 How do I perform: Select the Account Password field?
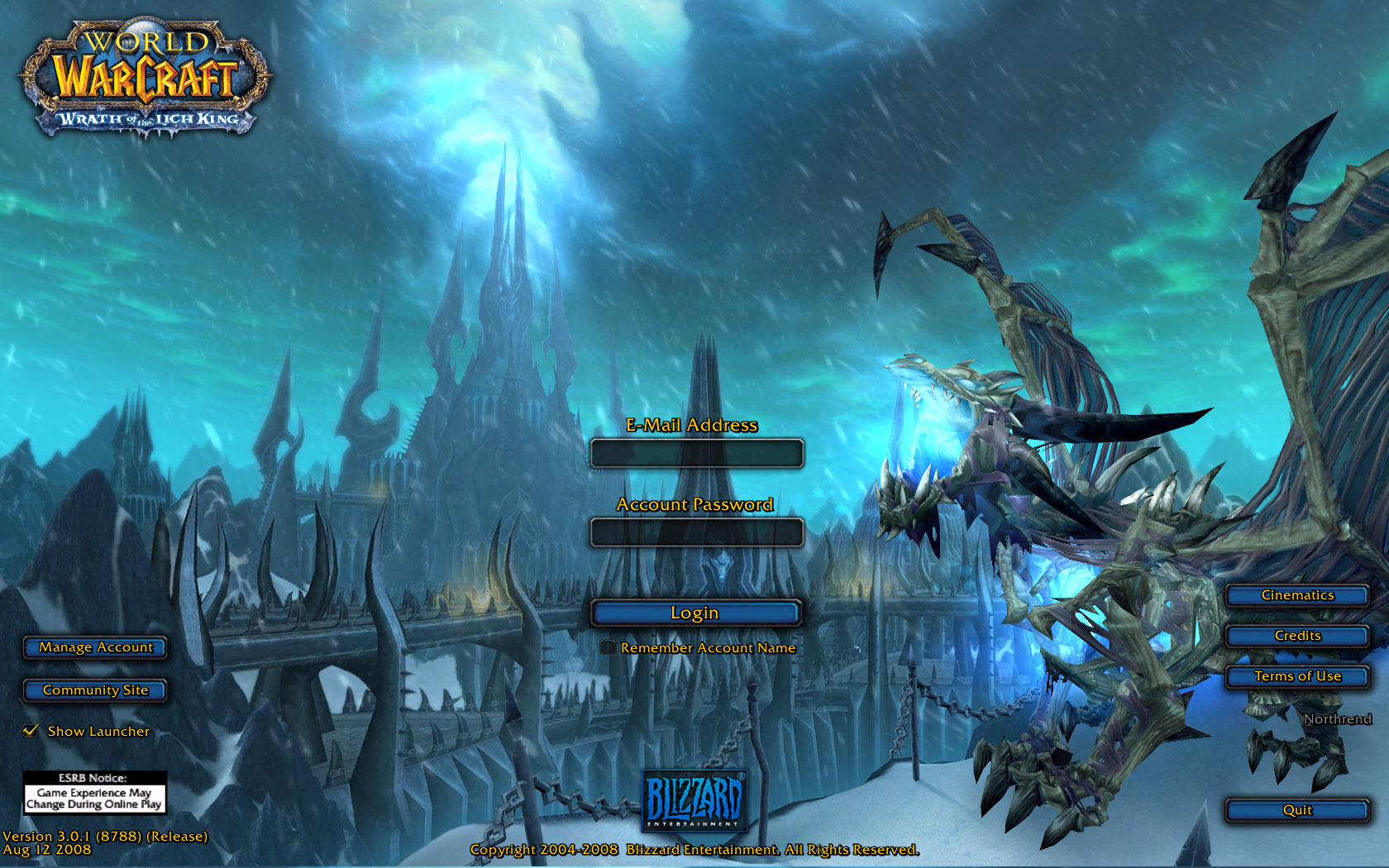click(x=696, y=532)
